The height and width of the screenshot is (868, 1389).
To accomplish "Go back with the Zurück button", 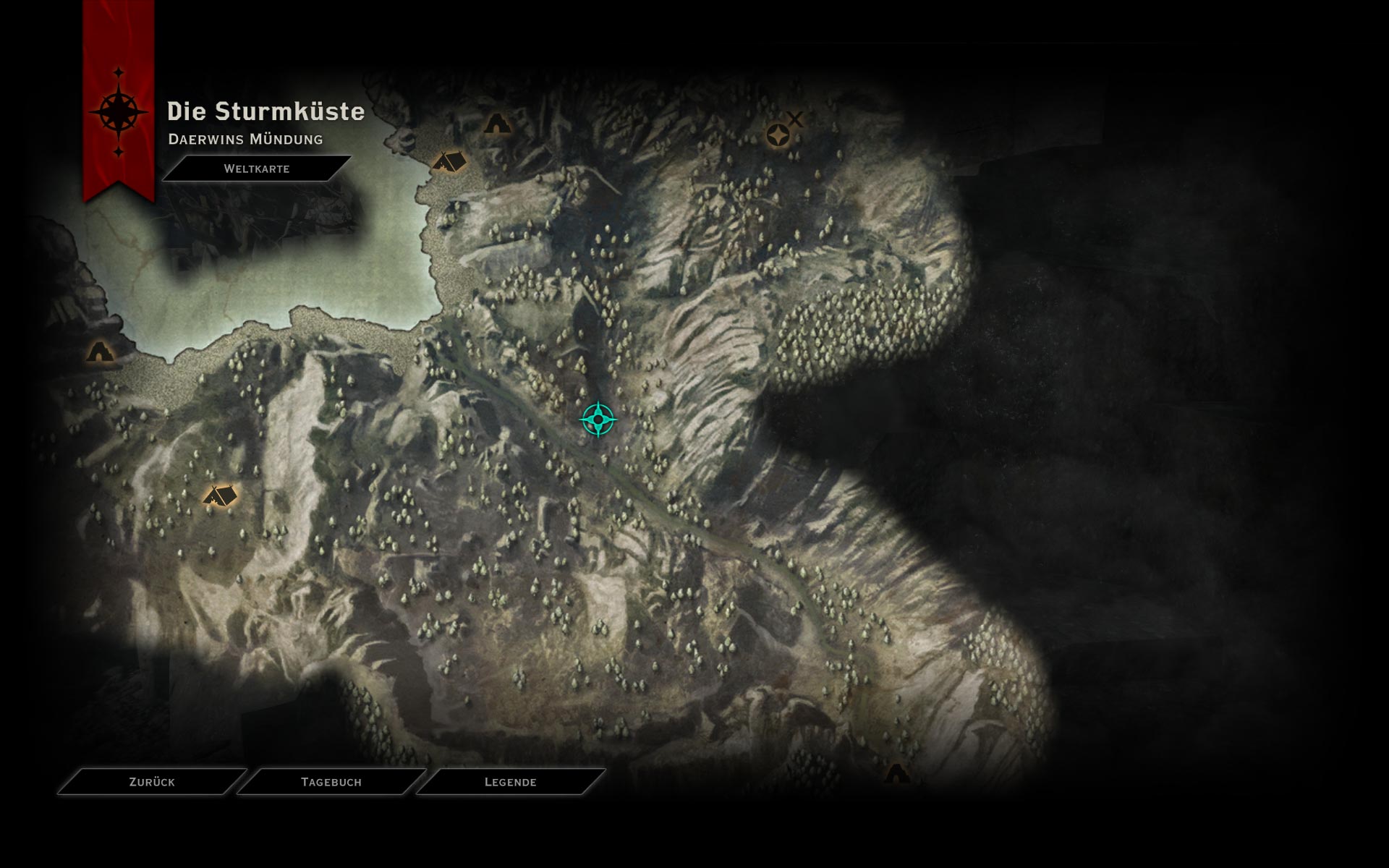I will coord(152,782).
